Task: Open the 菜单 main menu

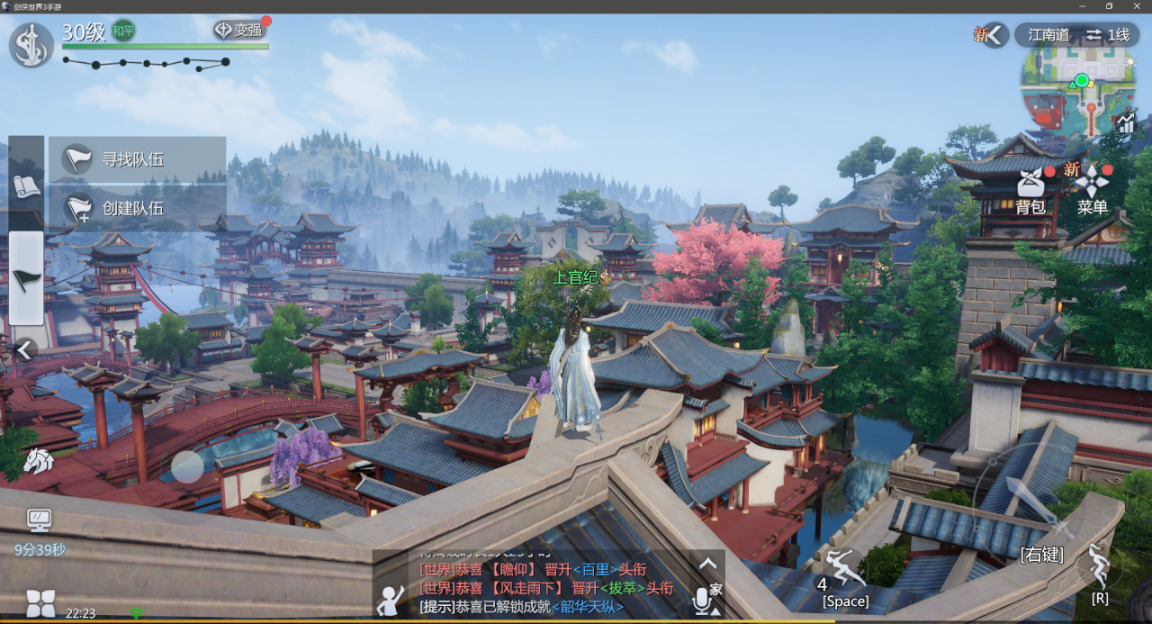Action: (1092, 189)
